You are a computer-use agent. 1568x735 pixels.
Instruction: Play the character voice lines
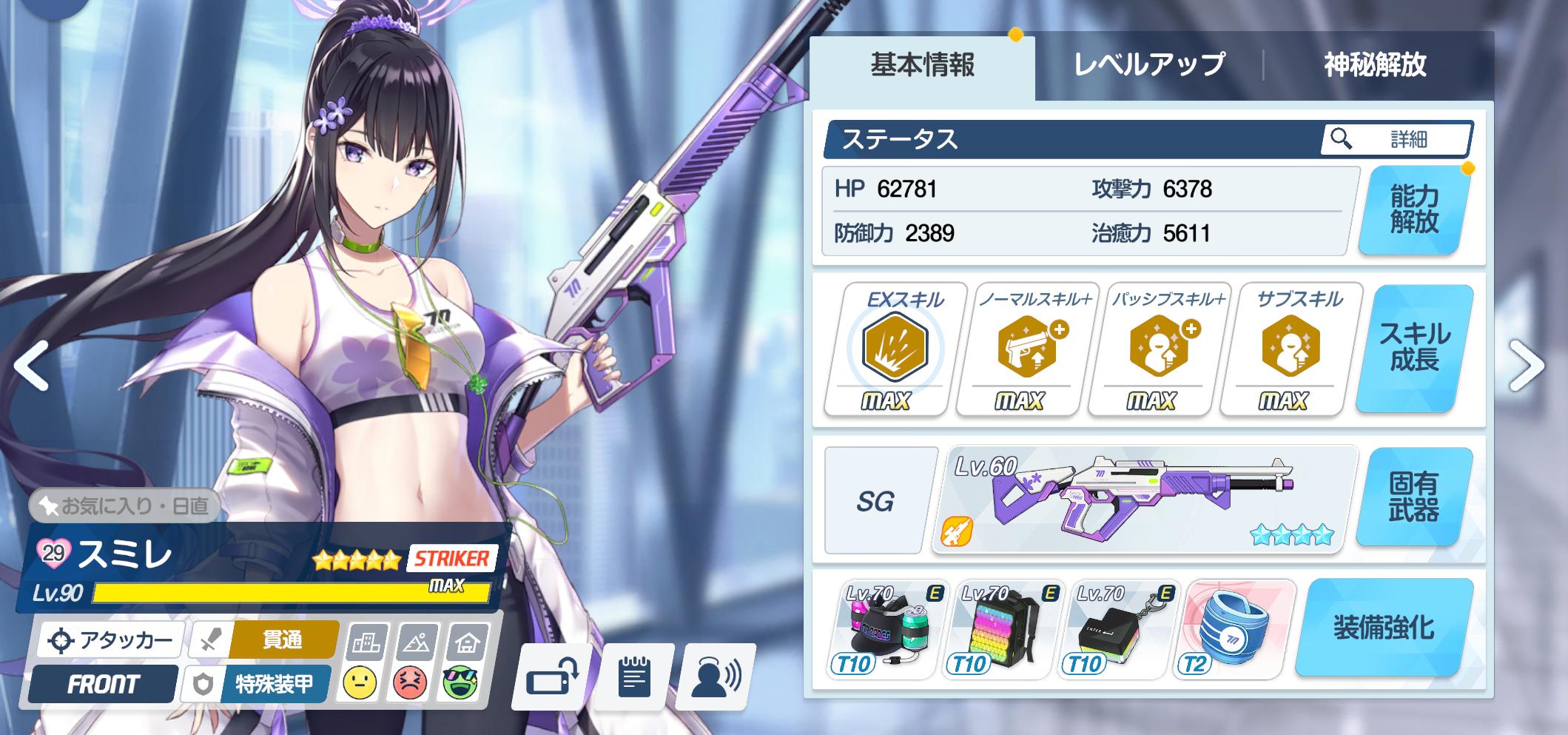pos(716,677)
